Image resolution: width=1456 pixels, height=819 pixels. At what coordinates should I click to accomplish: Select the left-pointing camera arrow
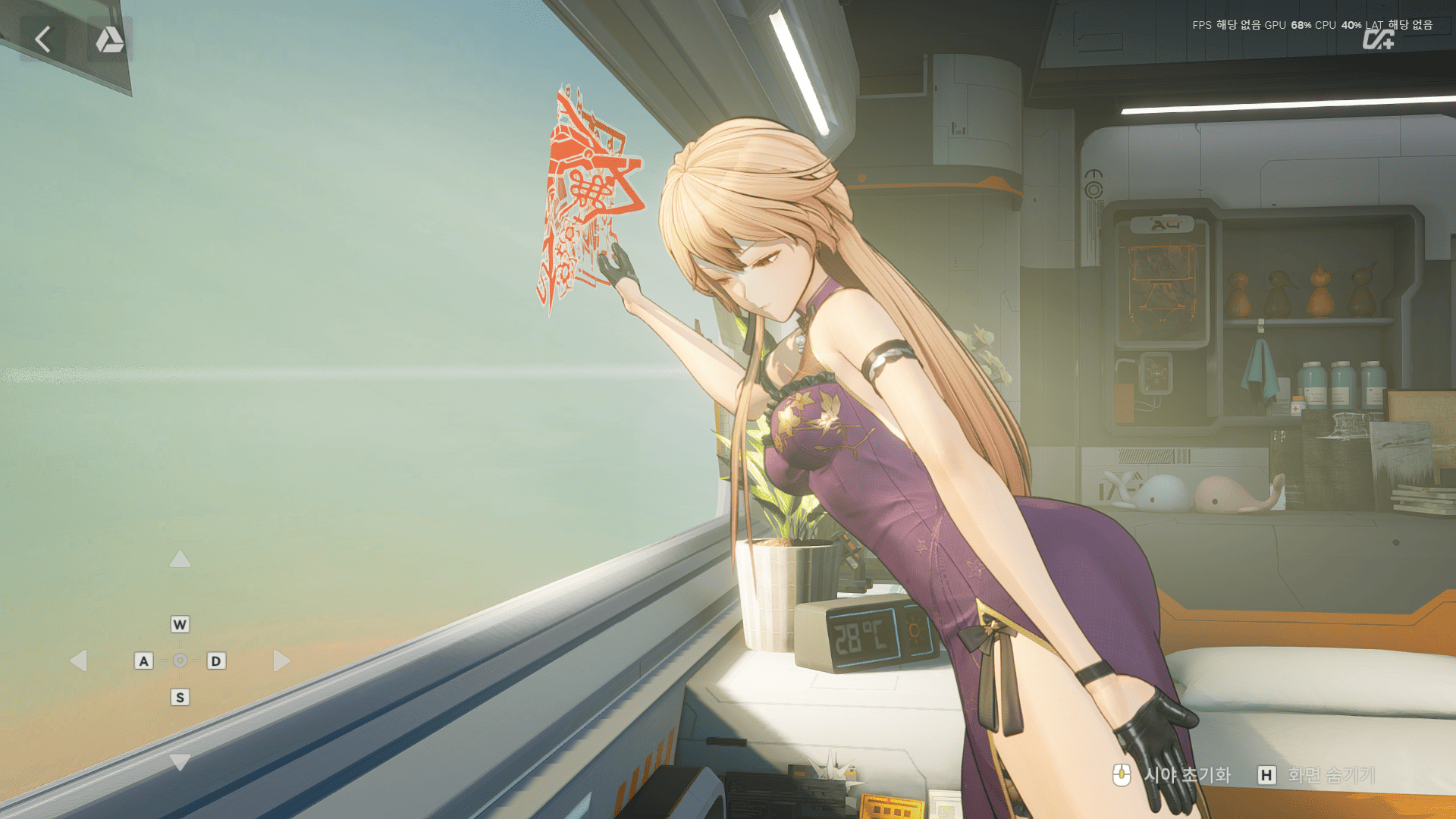(x=78, y=661)
